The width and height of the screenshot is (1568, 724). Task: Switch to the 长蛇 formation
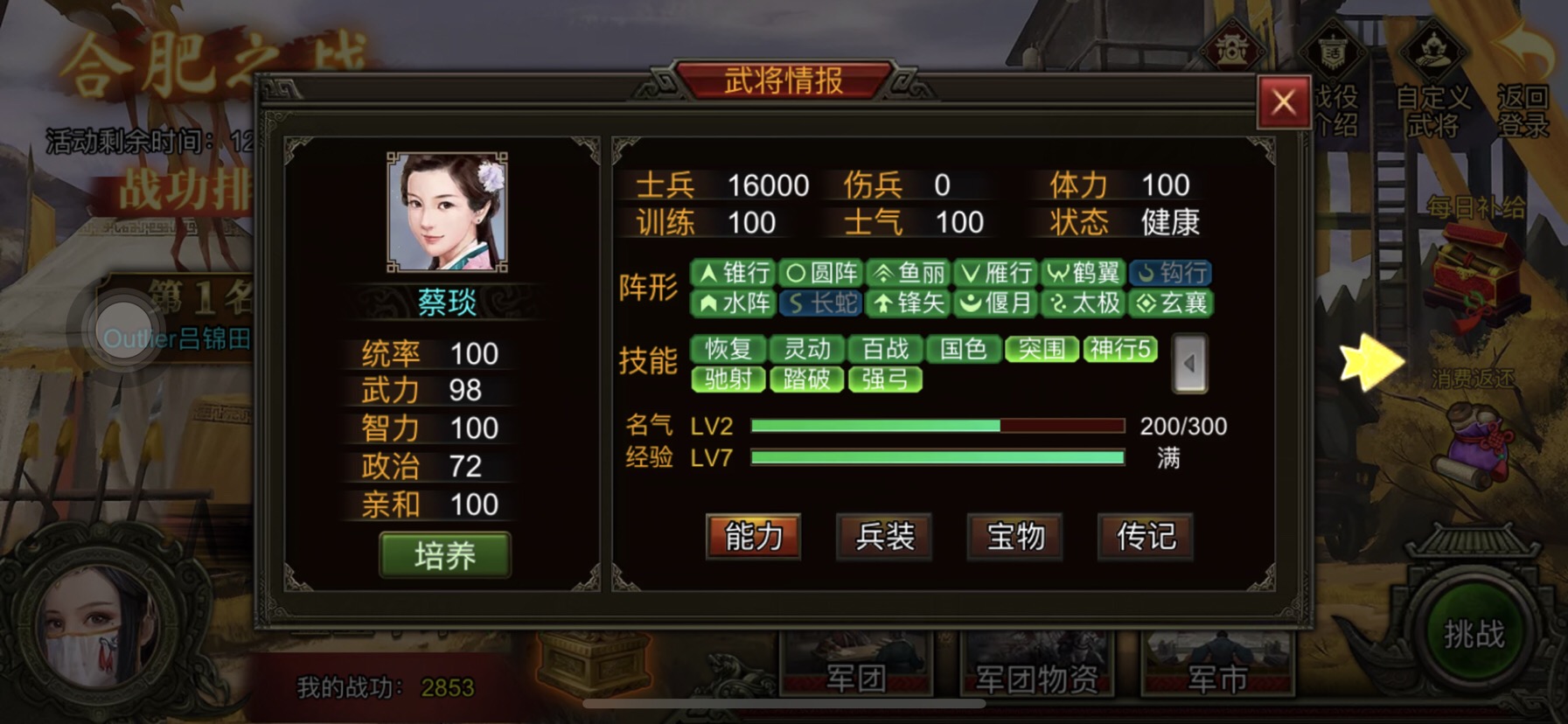click(818, 304)
